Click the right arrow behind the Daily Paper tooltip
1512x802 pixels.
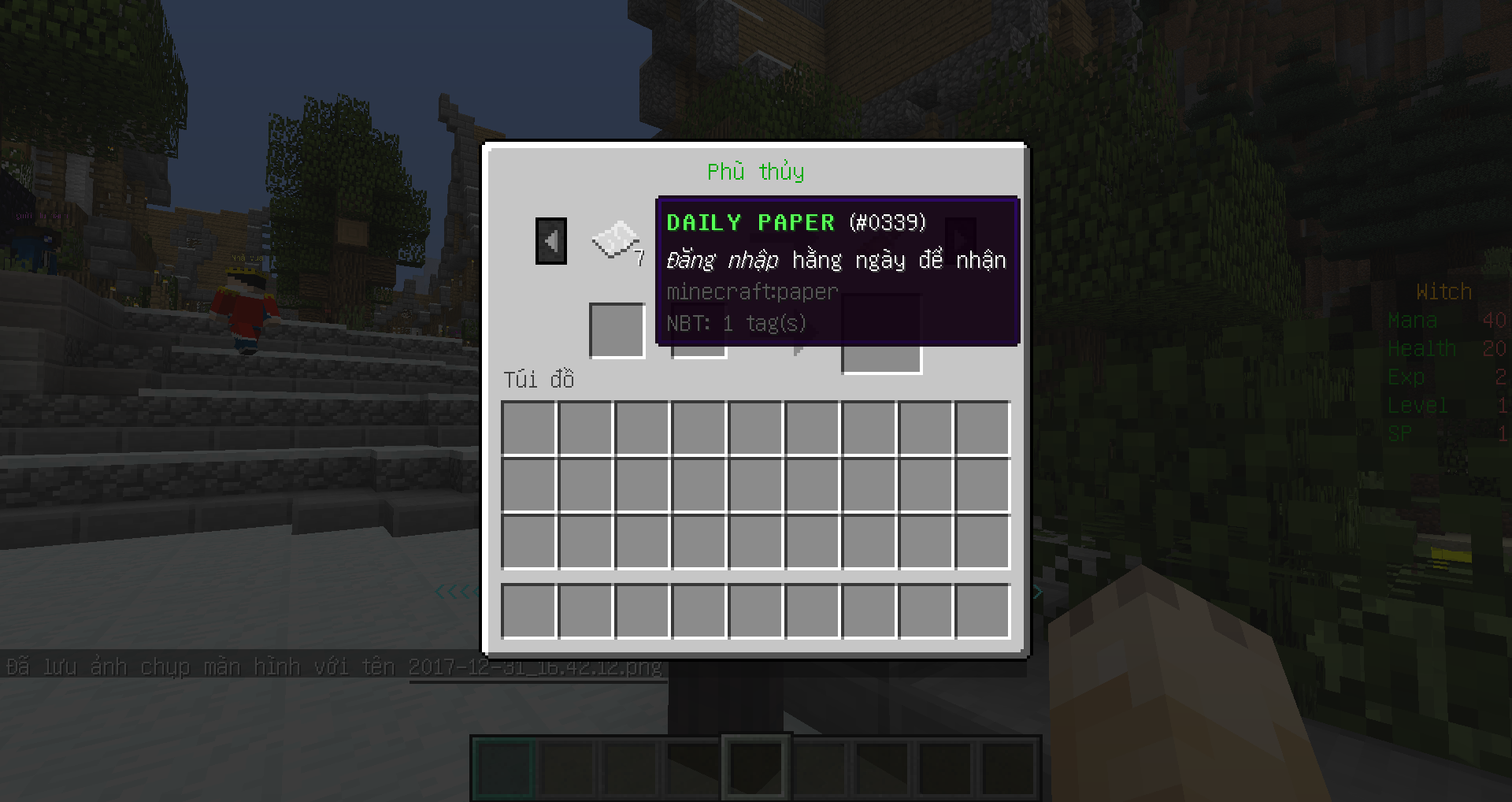point(959,240)
